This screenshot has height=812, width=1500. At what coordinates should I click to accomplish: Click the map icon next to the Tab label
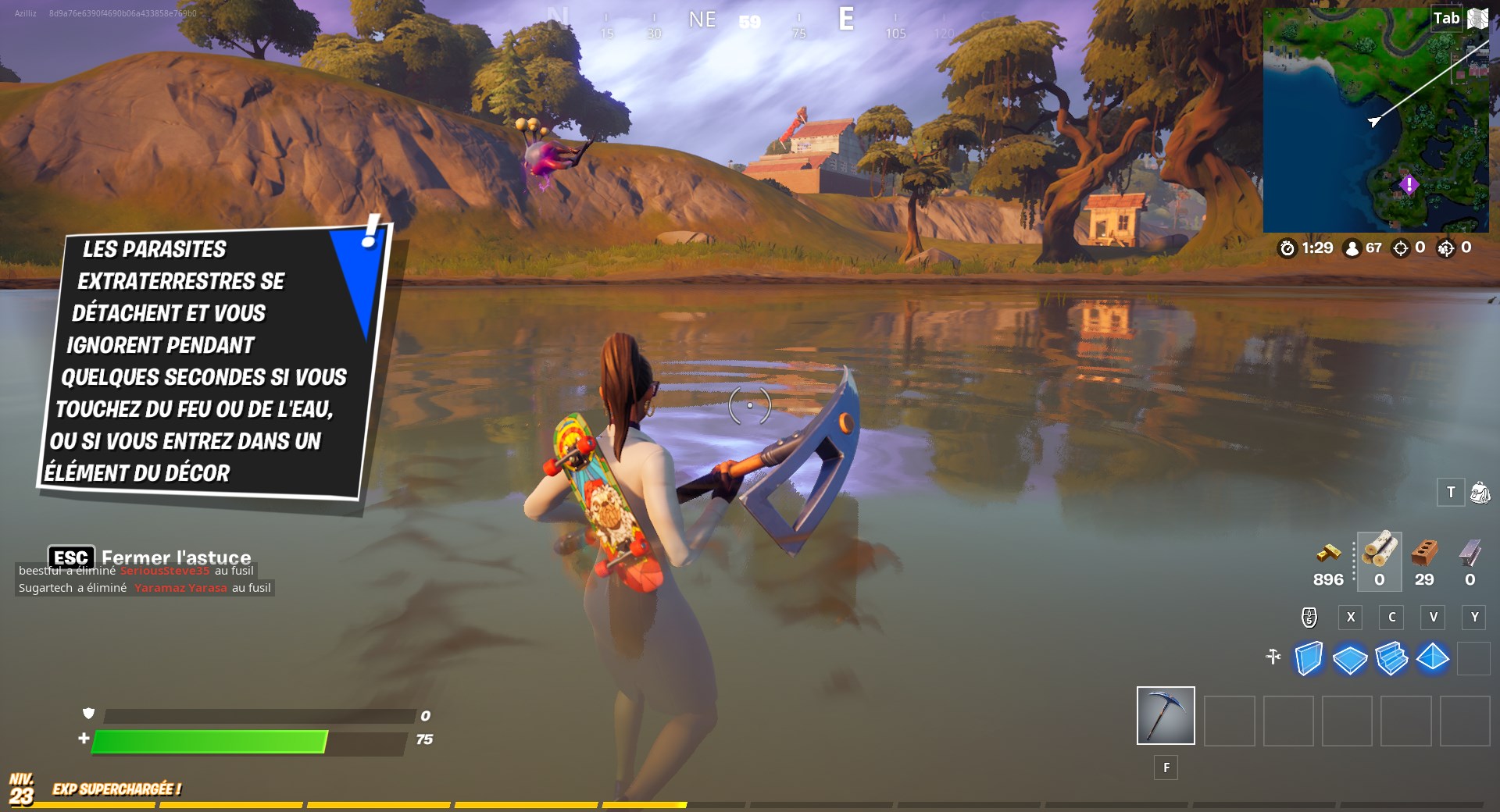pyautogui.click(x=1477, y=18)
